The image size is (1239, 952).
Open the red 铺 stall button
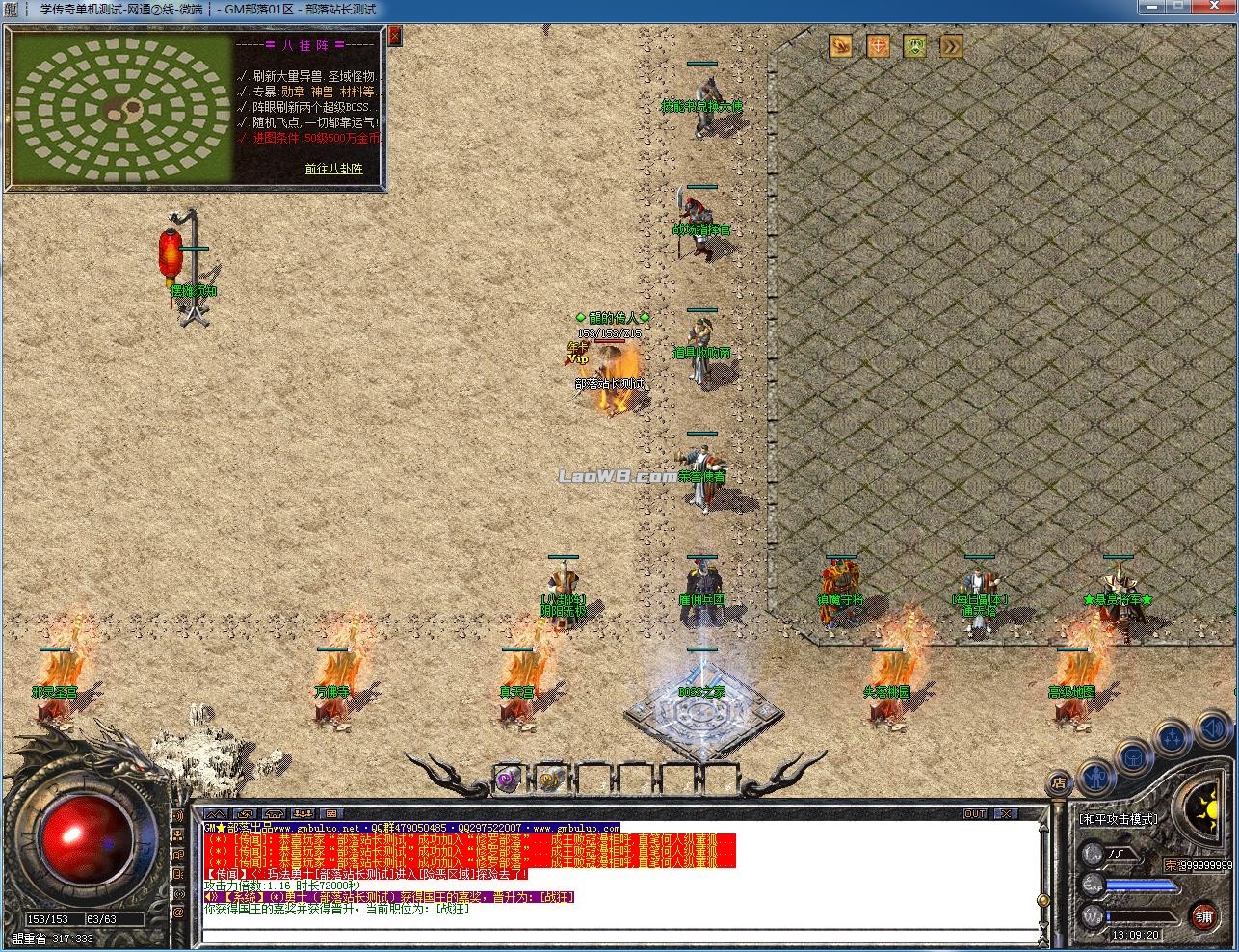click(x=1205, y=914)
